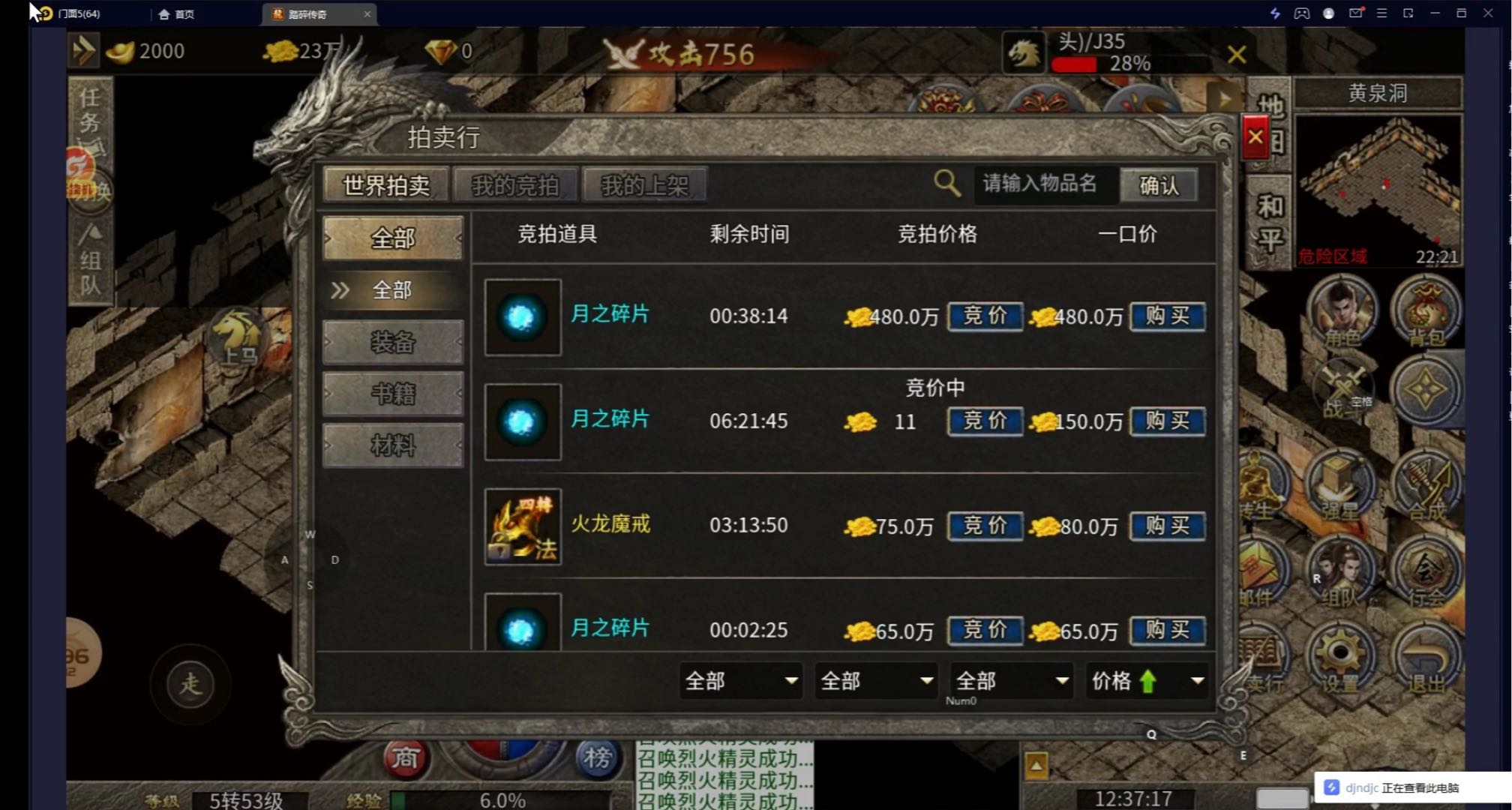This screenshot has width=1512, height=810.
Task: Open the 全部 dropdown above Num0 label
Action: coord(1010,681)
